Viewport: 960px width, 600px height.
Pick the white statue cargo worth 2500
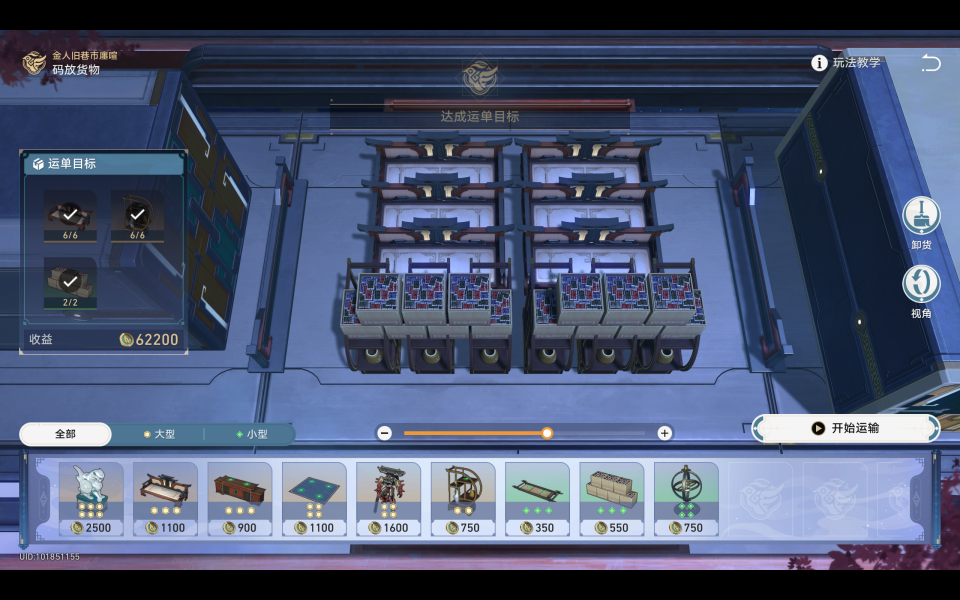[x=91, y=498]
